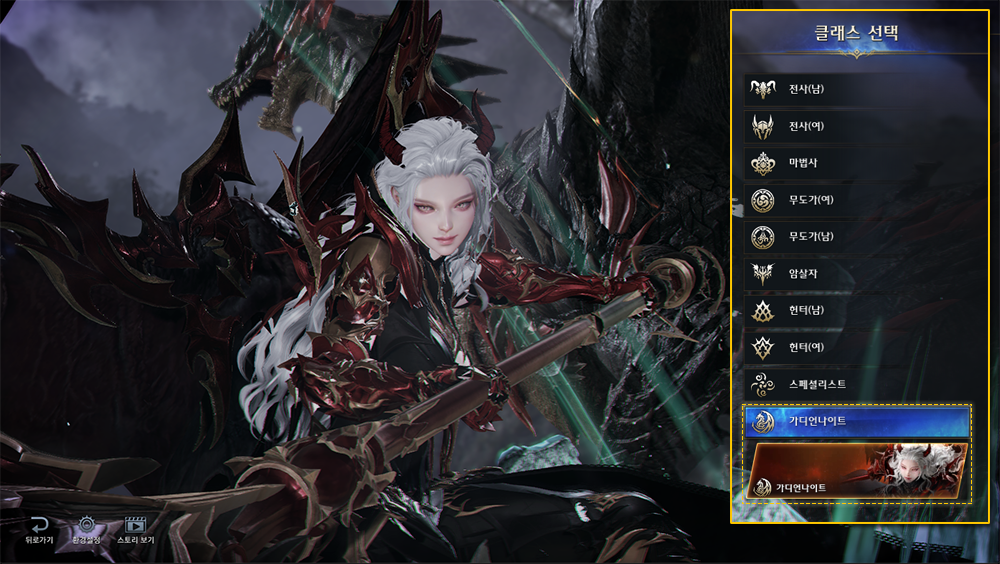The height and width of the screenshot is (564, 1000).
Task: Pick 헌터(남) in the class list
Action: point(855,310)
